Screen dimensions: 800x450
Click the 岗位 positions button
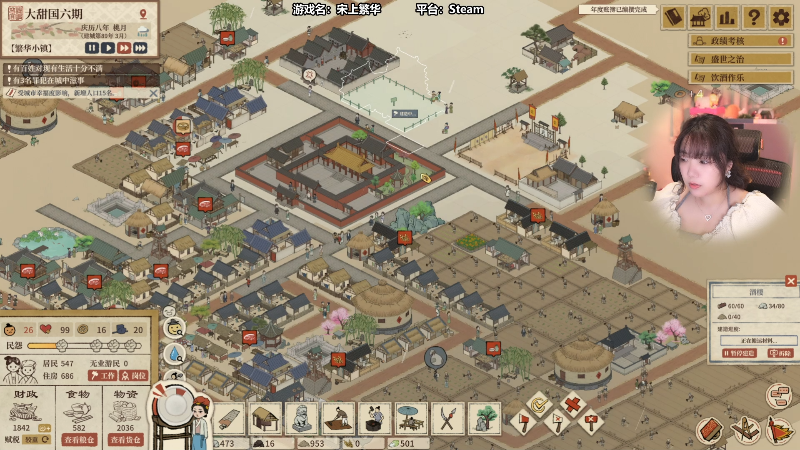[x=134, y=375]
